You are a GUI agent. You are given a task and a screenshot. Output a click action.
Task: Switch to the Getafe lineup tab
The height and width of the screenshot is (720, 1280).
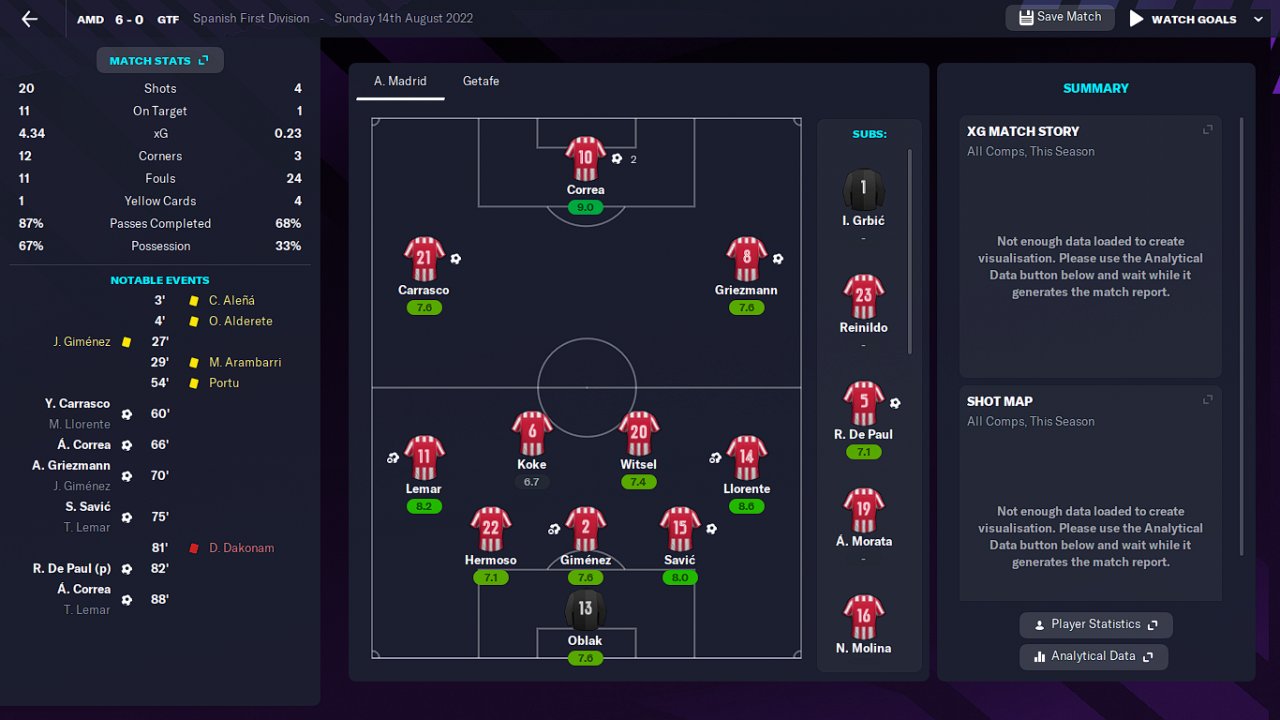[x=480, y=81]
